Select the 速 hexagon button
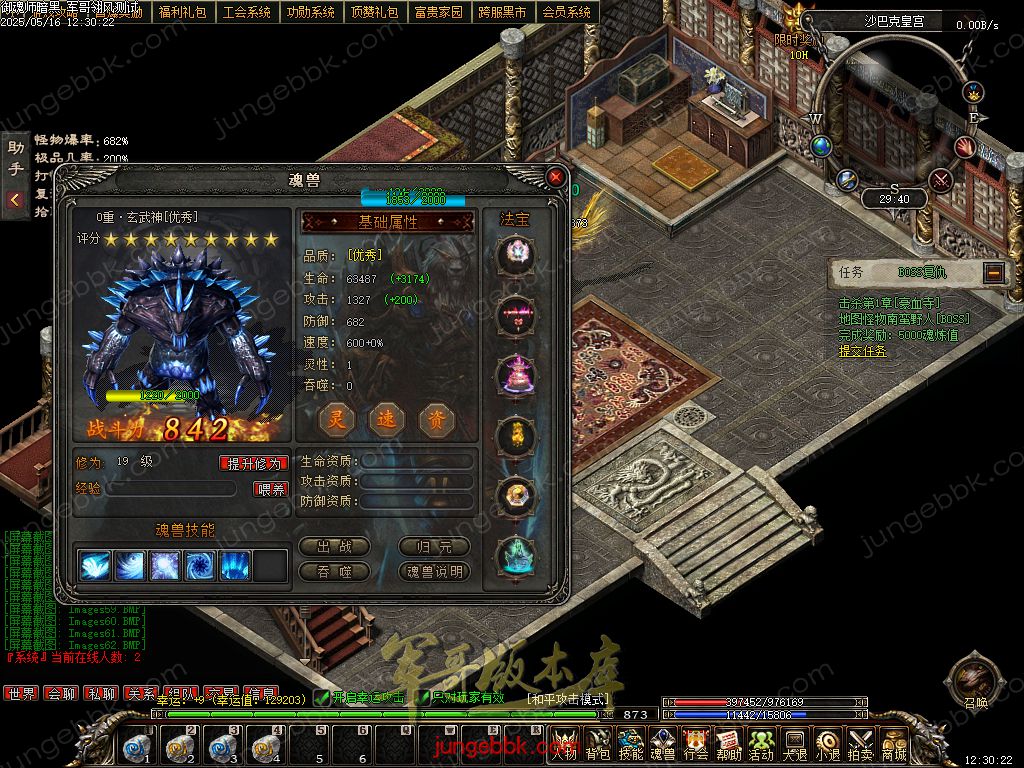 pos(387,420)
